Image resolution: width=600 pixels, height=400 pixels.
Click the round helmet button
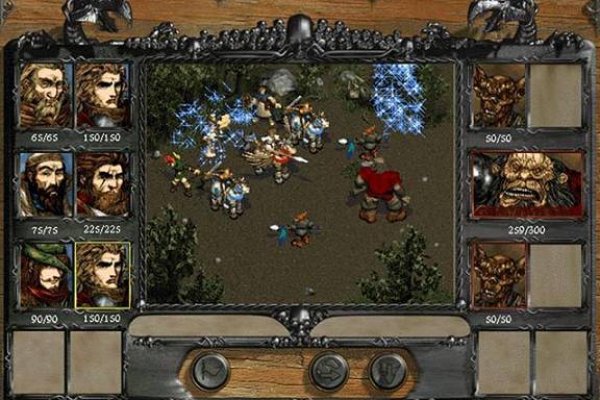[x=388, y=371]
